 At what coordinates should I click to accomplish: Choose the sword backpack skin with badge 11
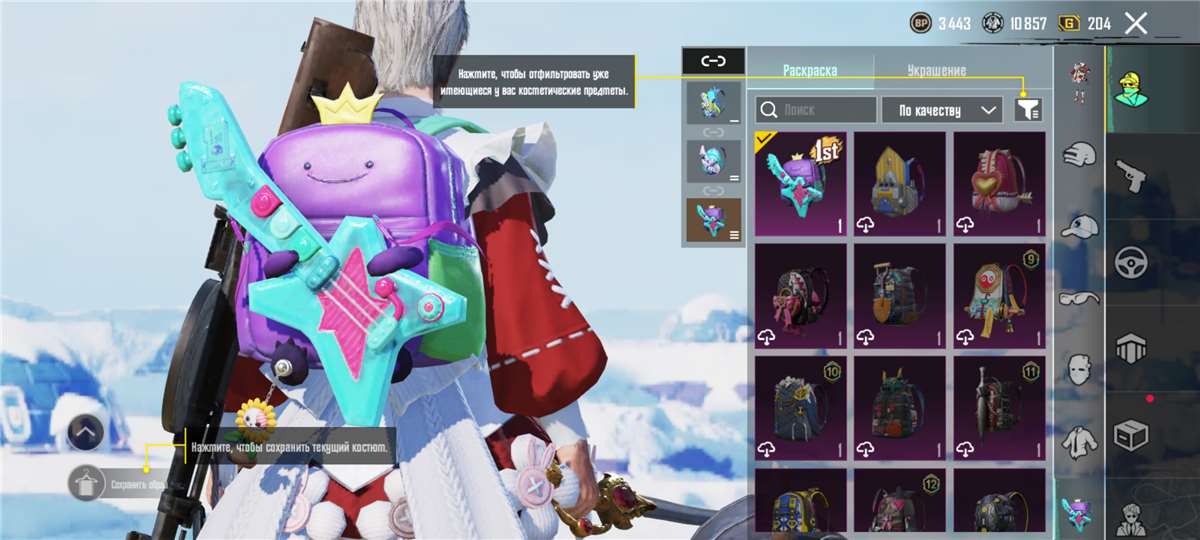click(999, 408)
